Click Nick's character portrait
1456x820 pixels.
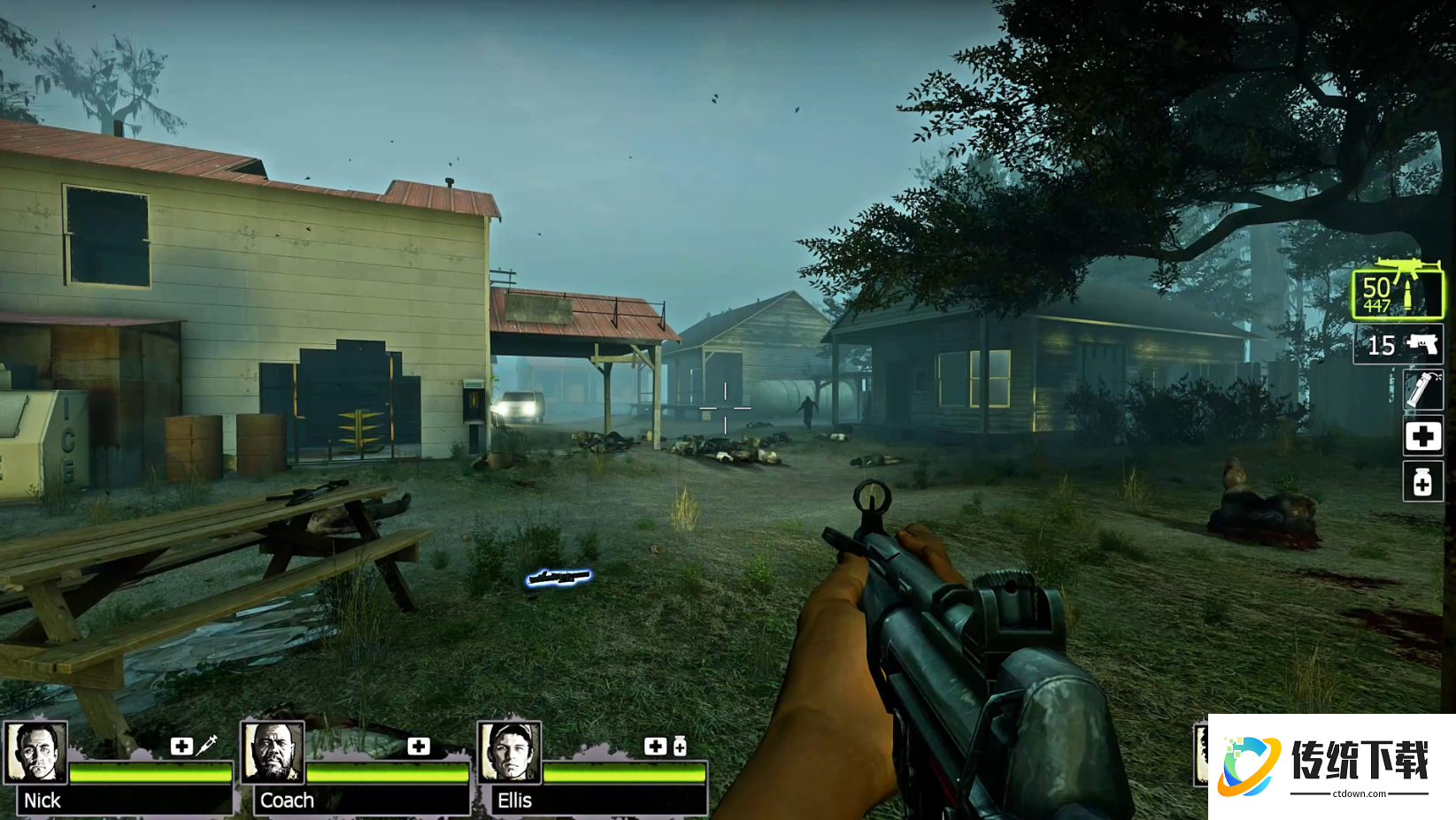coord(35,752)
